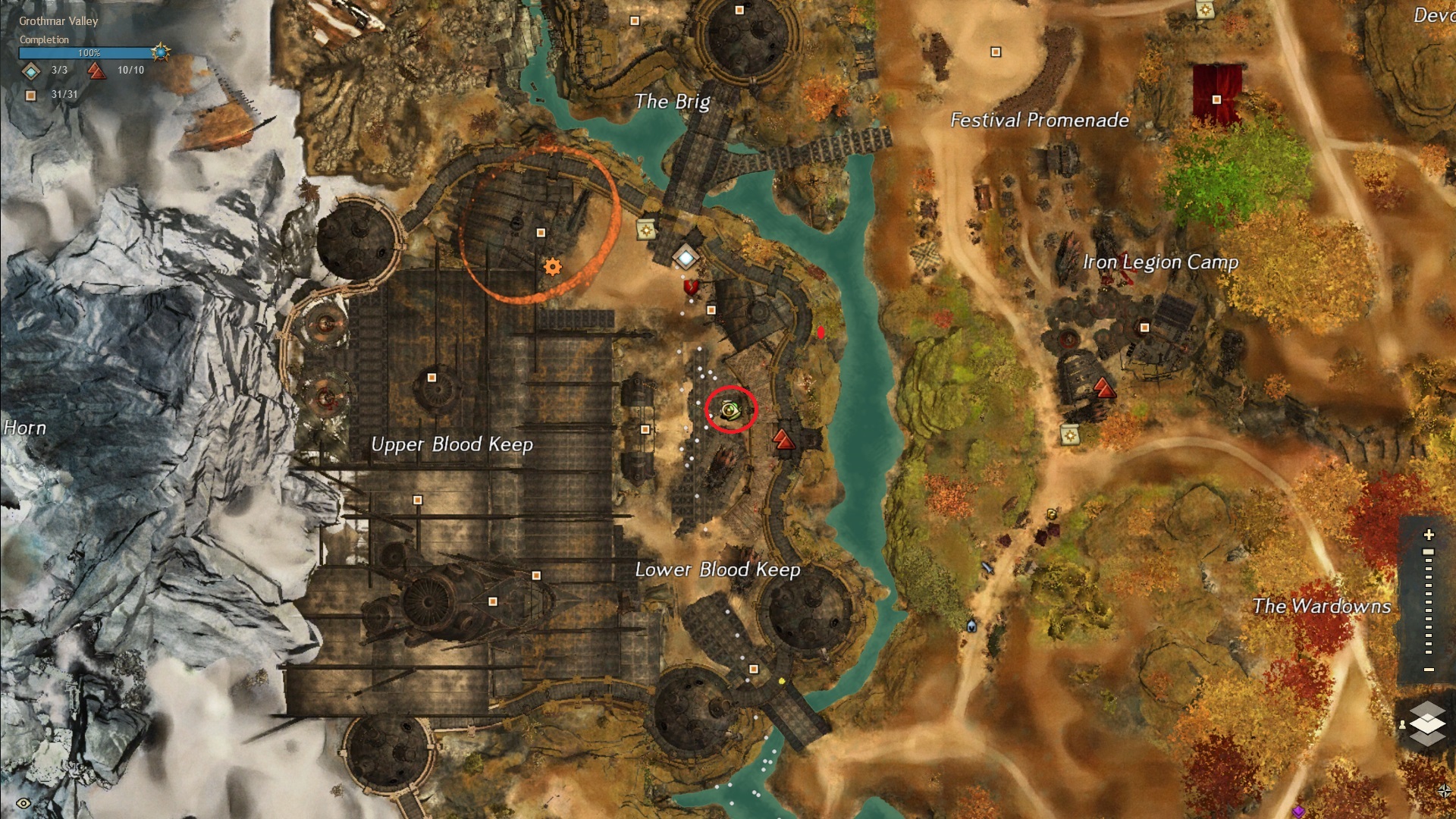The height and width of the screenshot is (819, 1456).
Task: Select the orange gear event marker
Action: (553, 267)
